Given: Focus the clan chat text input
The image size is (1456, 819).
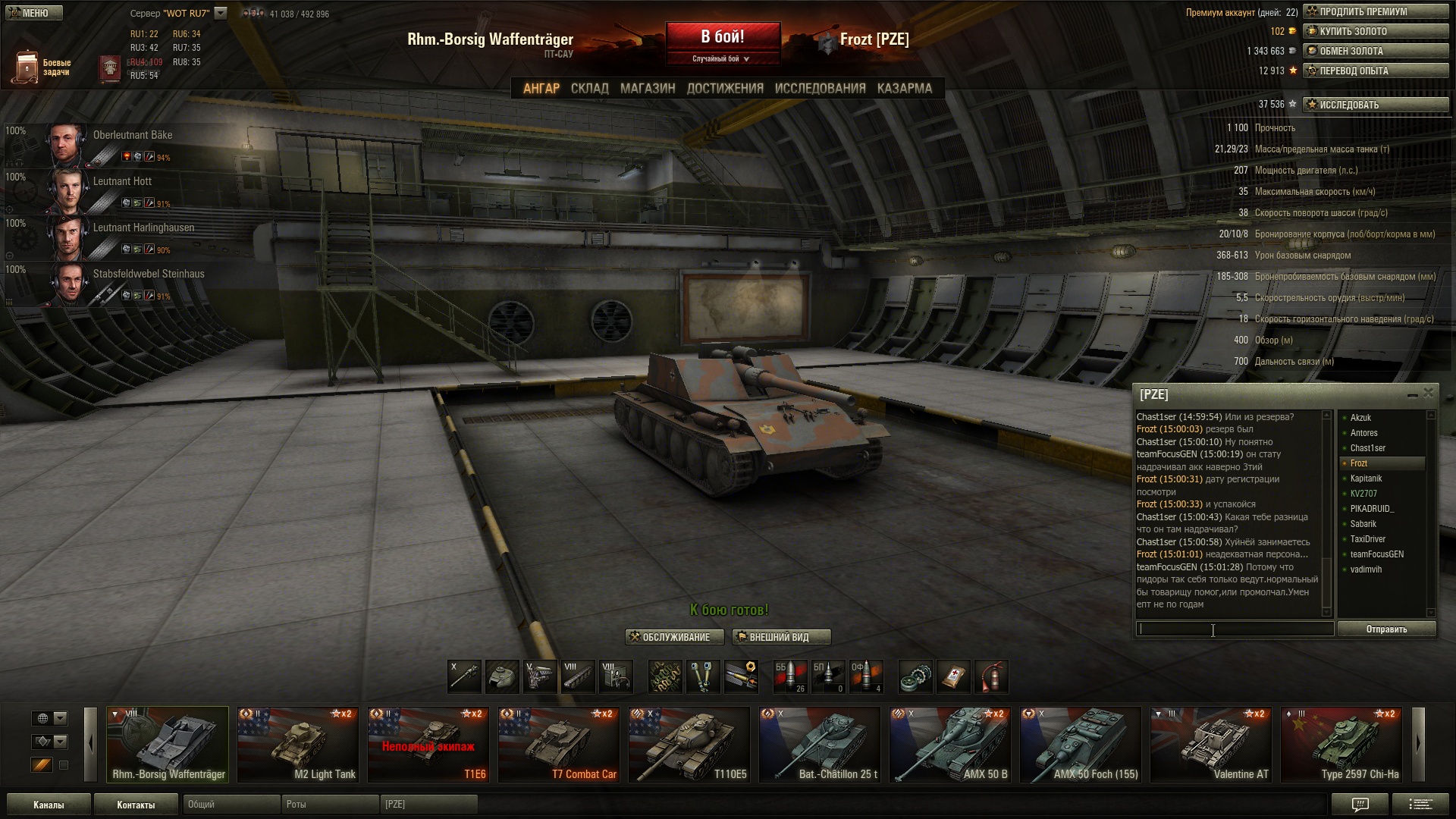Looking at the screenshot, I should tap(1235, 629).
